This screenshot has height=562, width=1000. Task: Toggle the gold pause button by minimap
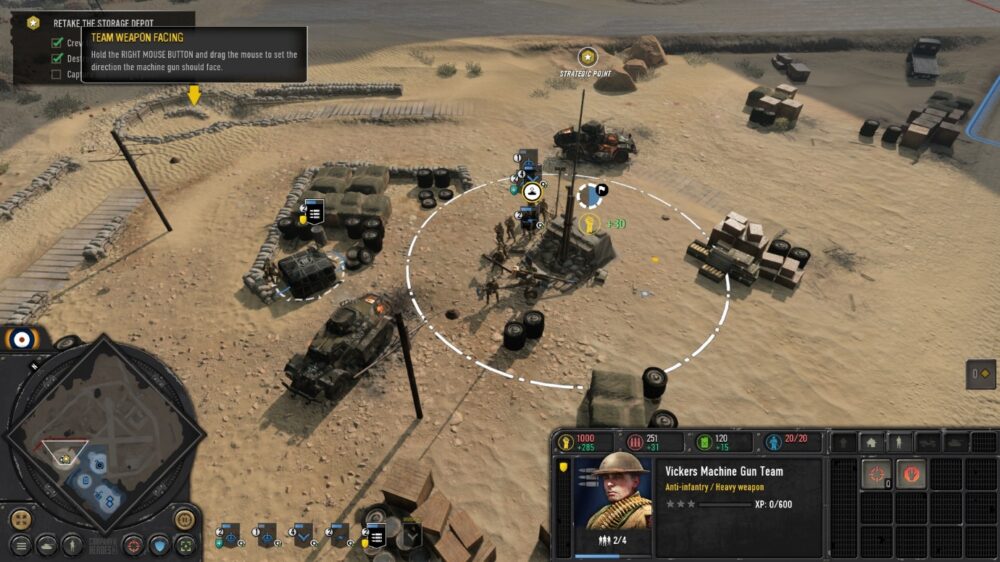[x=185, y=519]
